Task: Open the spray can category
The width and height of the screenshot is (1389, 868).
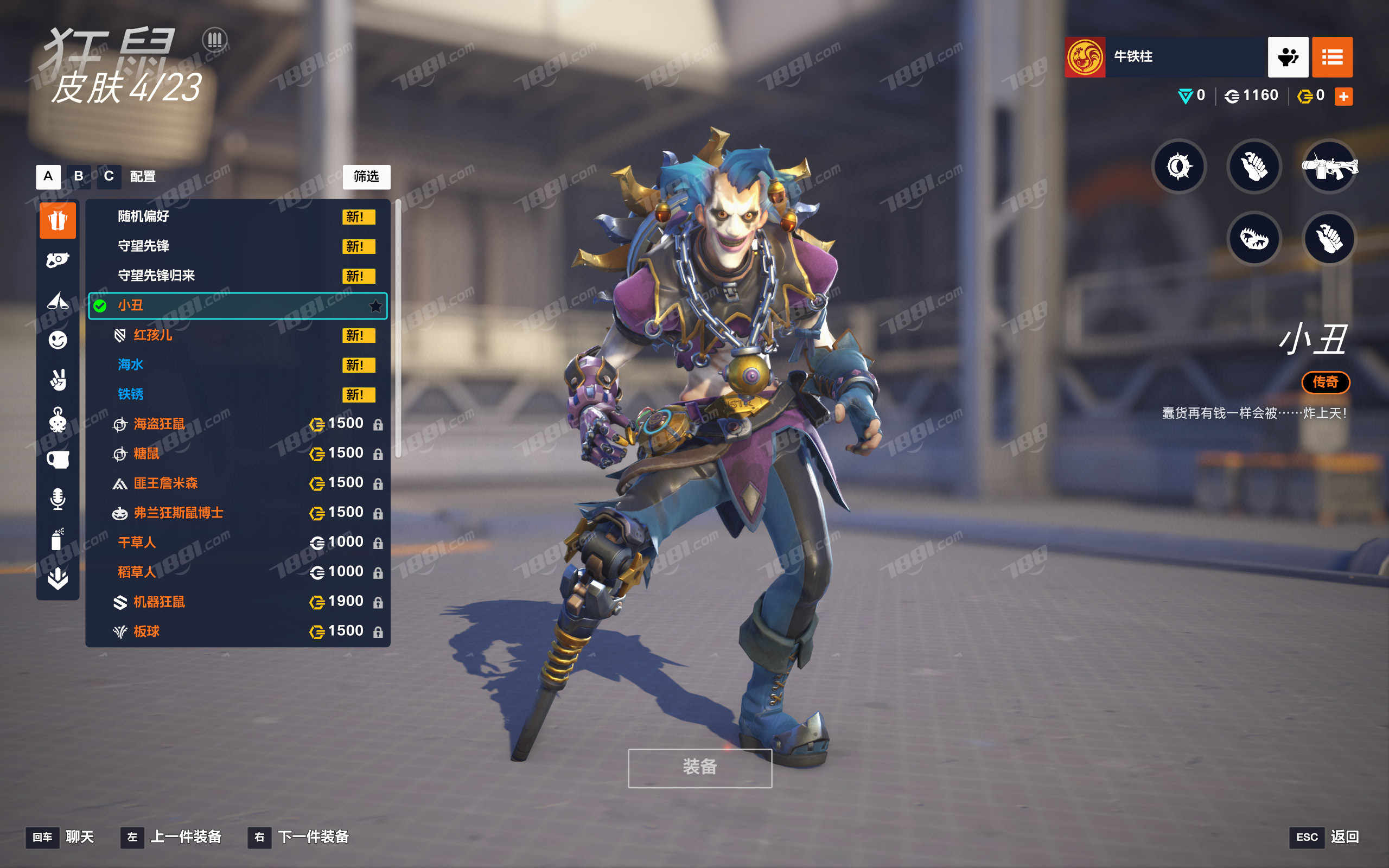Action: [x=58, y=539]
